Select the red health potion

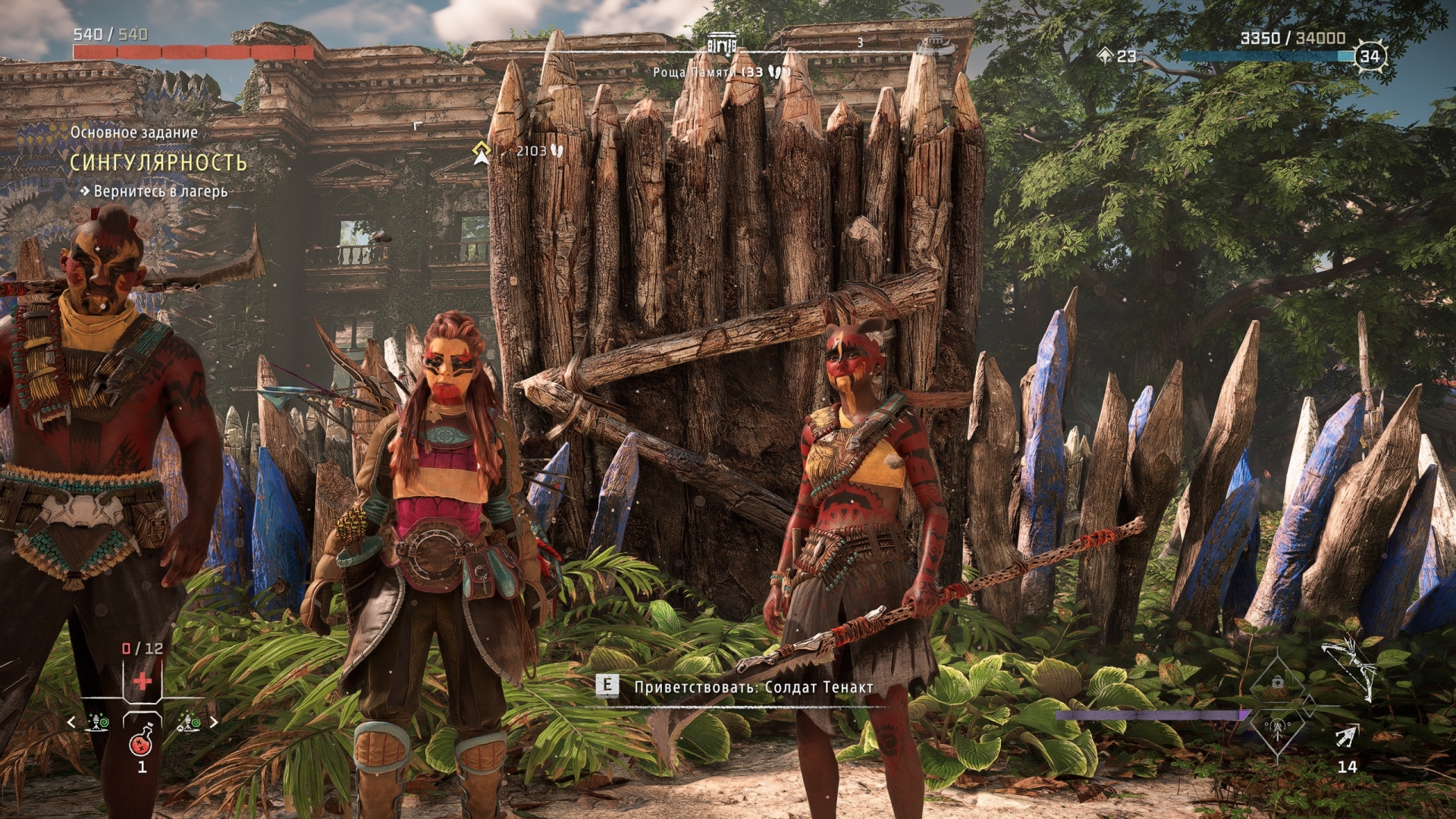[x=142, y=742]
